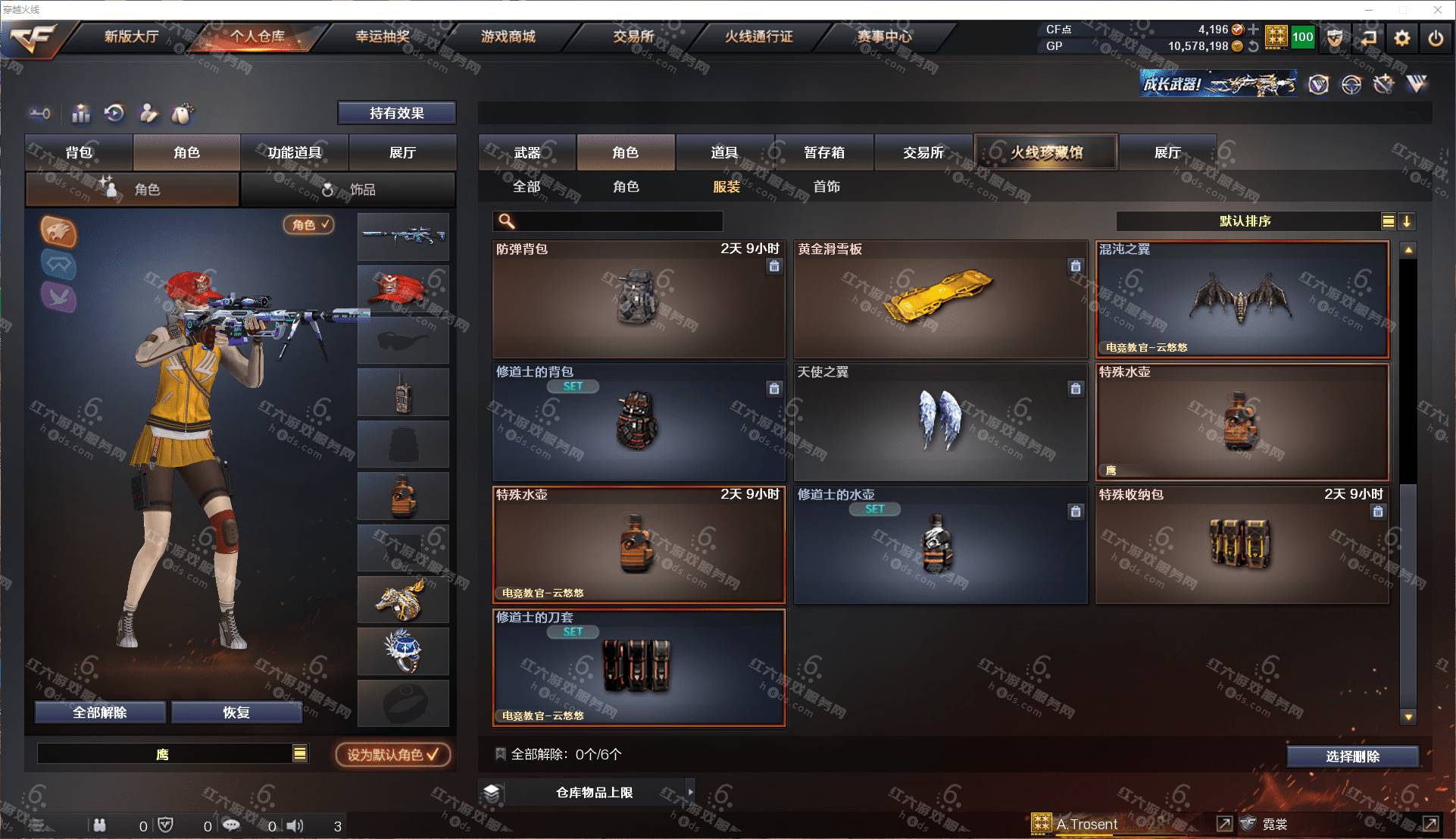Choose the 天使之翼 wings item
Screen dimensions: 1456x839
(940, 422)
